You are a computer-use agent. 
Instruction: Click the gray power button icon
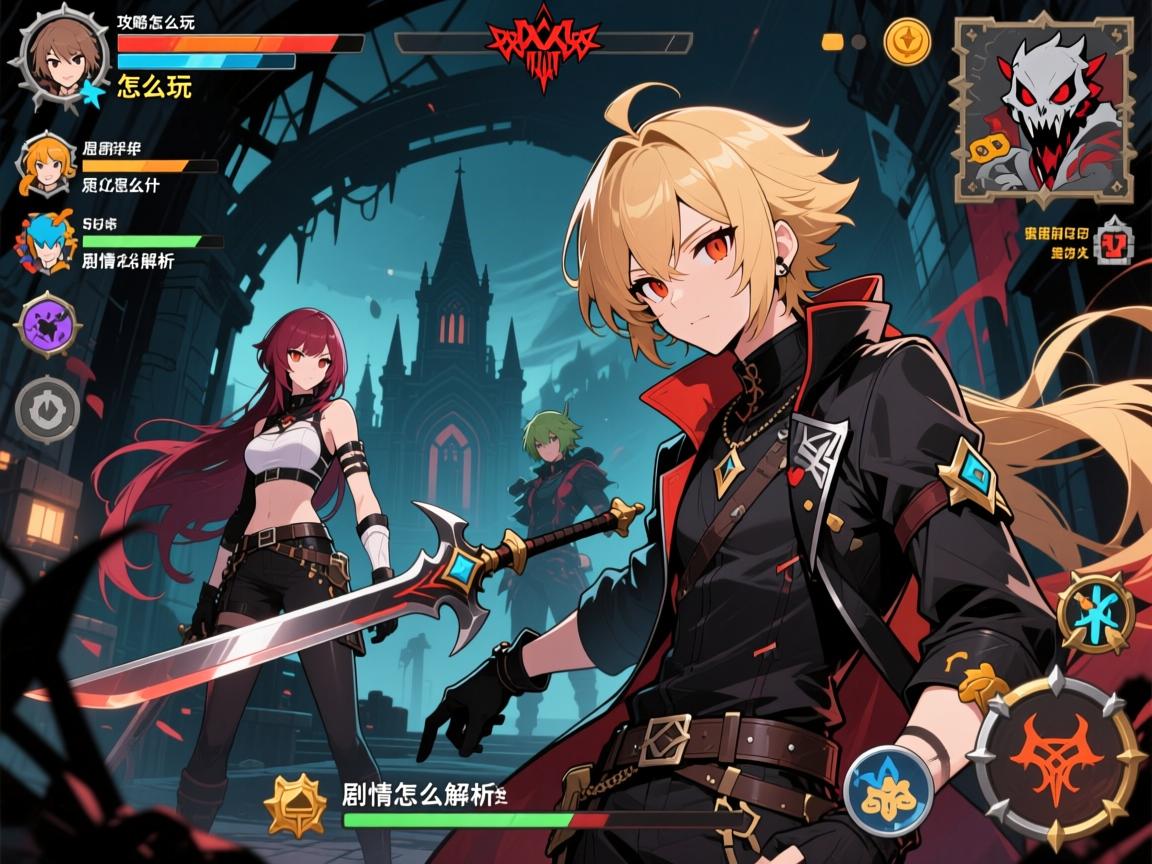coord(47,408)
